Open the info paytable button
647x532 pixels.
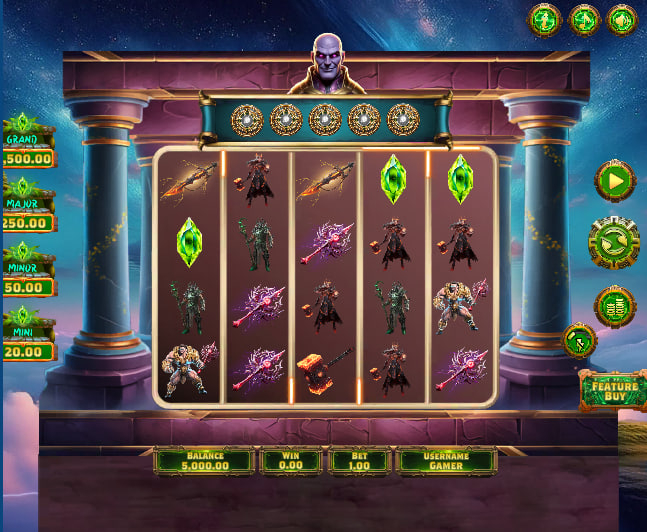545,19
